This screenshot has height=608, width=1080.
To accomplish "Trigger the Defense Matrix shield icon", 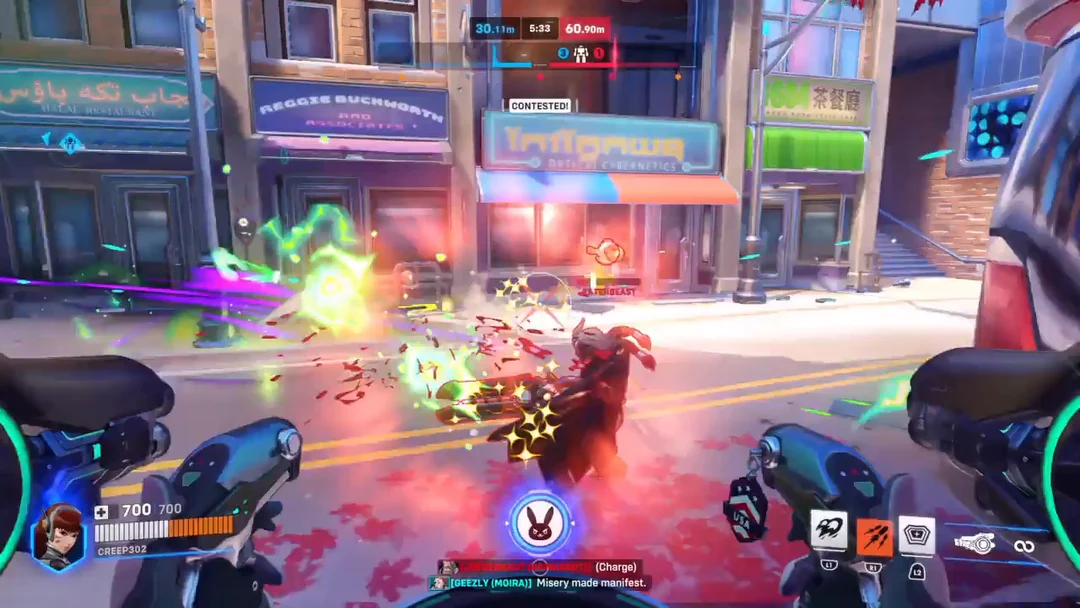I will pyautogui.click(x=916, y=534).
